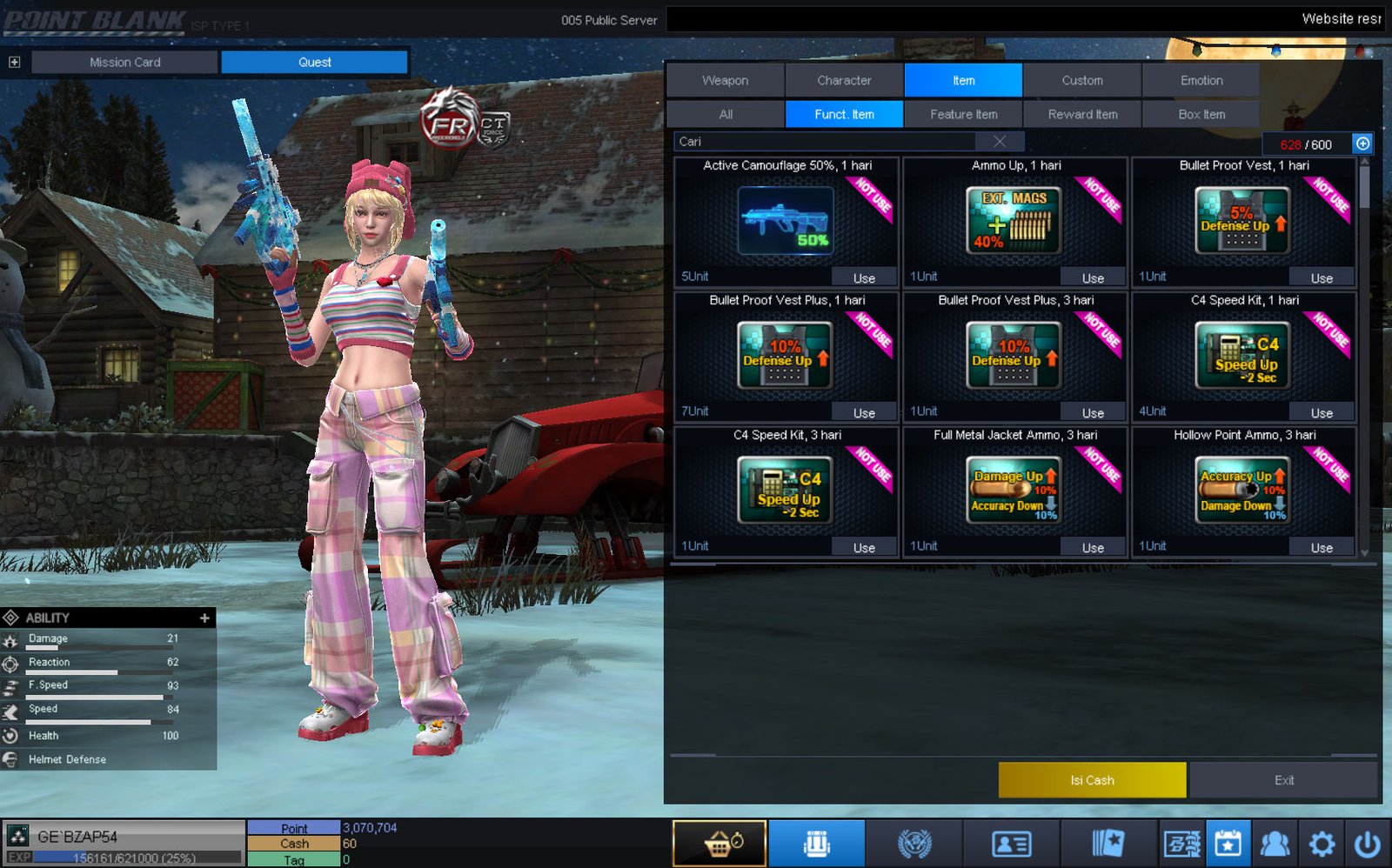Select the Ammo Up ext mags icon
1392x868 pixels.
(x=1014, y=221)
